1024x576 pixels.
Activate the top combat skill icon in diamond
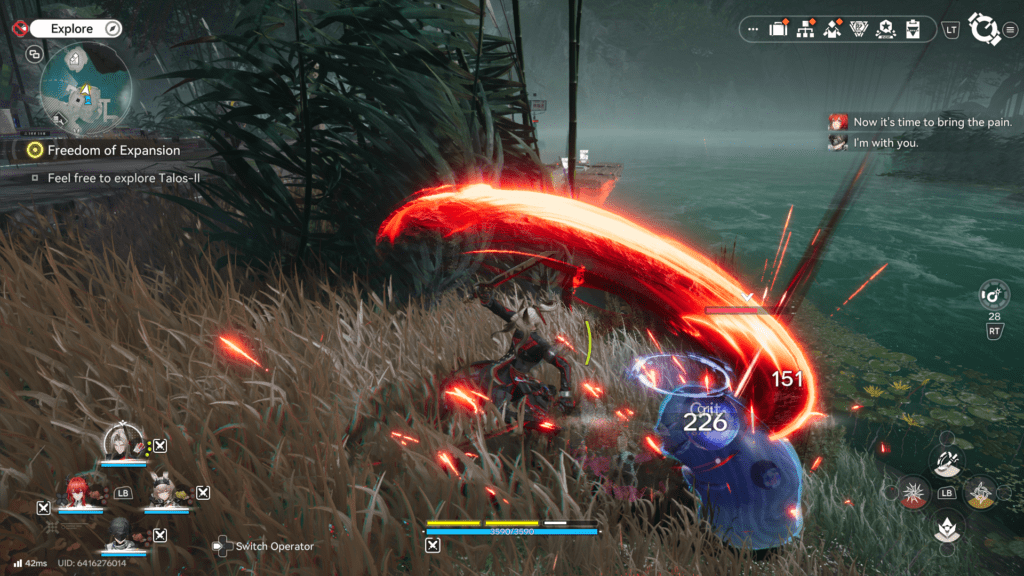[947, 462]
